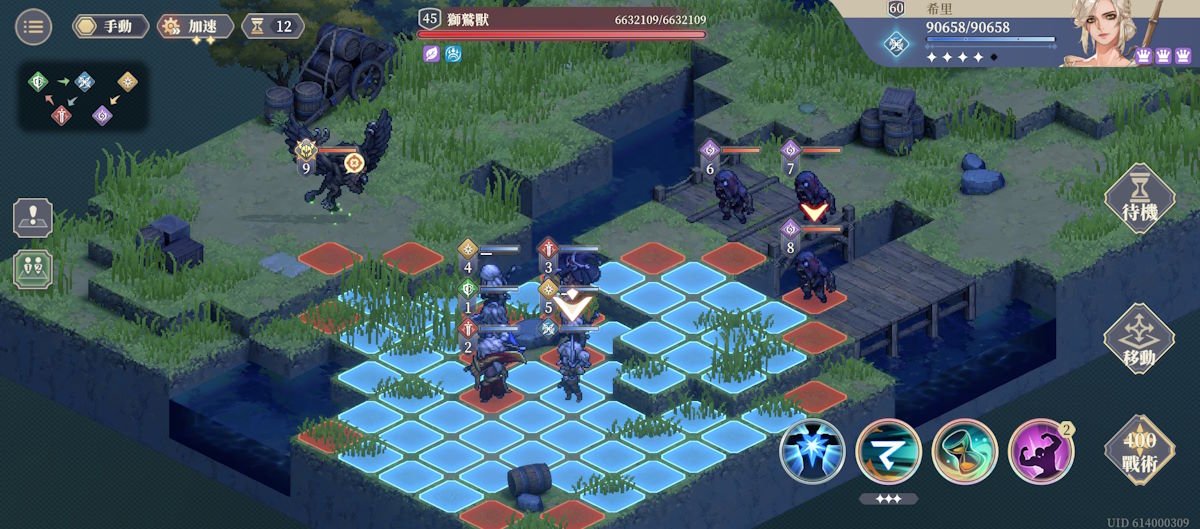This screenshot has height=529, width=1200.
Task: Inspect the blue boss status effect icon
Action: 451,54
